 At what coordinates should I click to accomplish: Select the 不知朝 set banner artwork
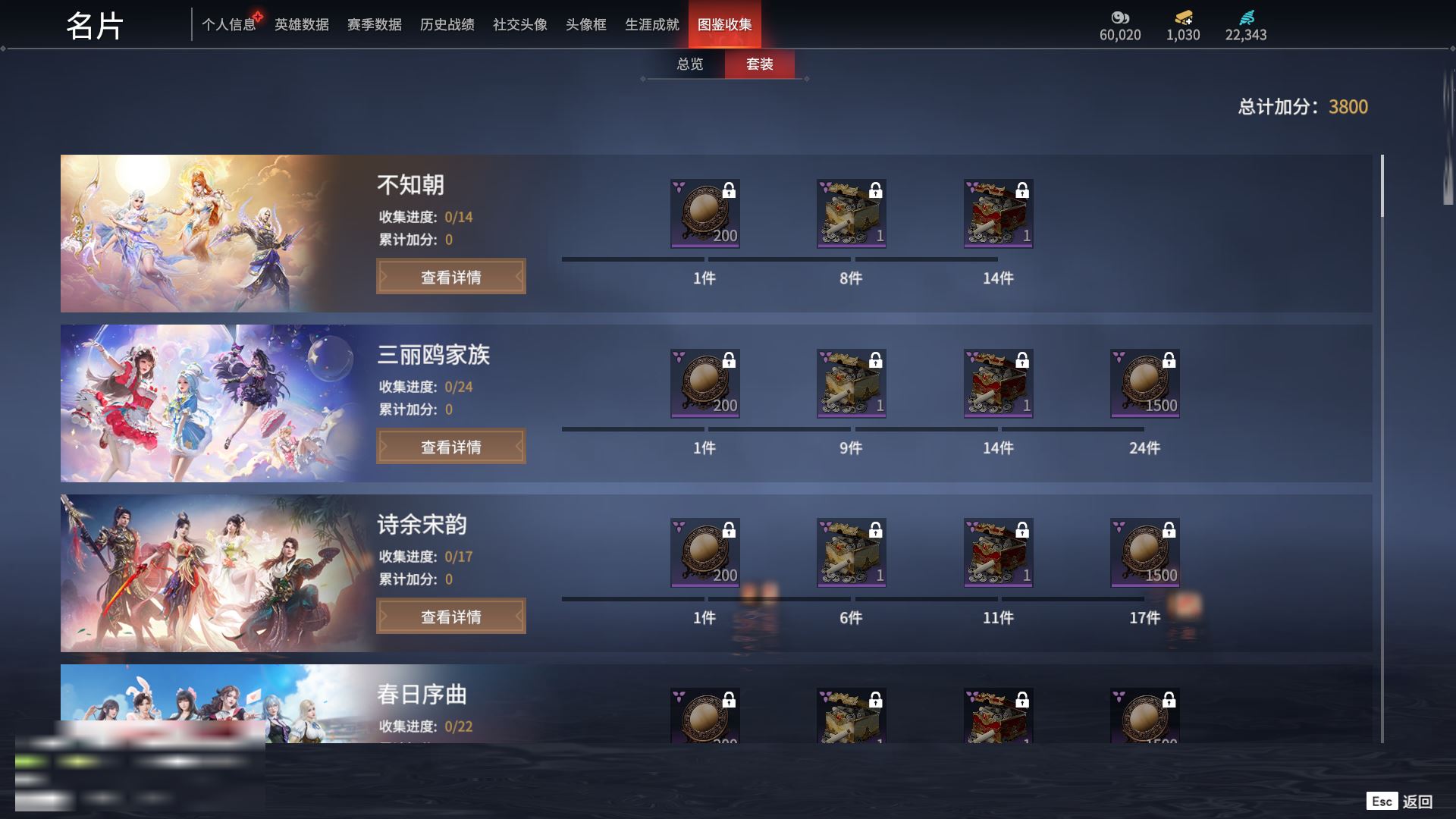coord(197,234)
